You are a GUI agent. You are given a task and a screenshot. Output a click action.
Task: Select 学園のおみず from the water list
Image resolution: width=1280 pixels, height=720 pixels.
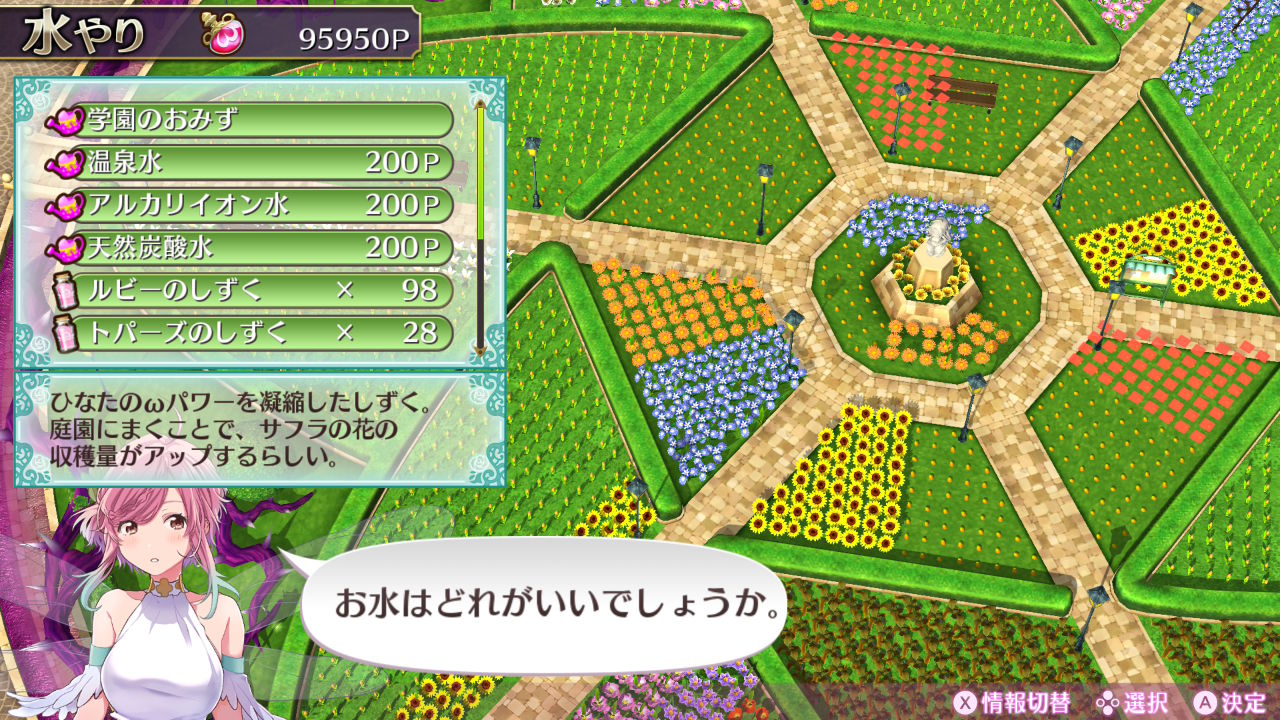pos(248,121)
